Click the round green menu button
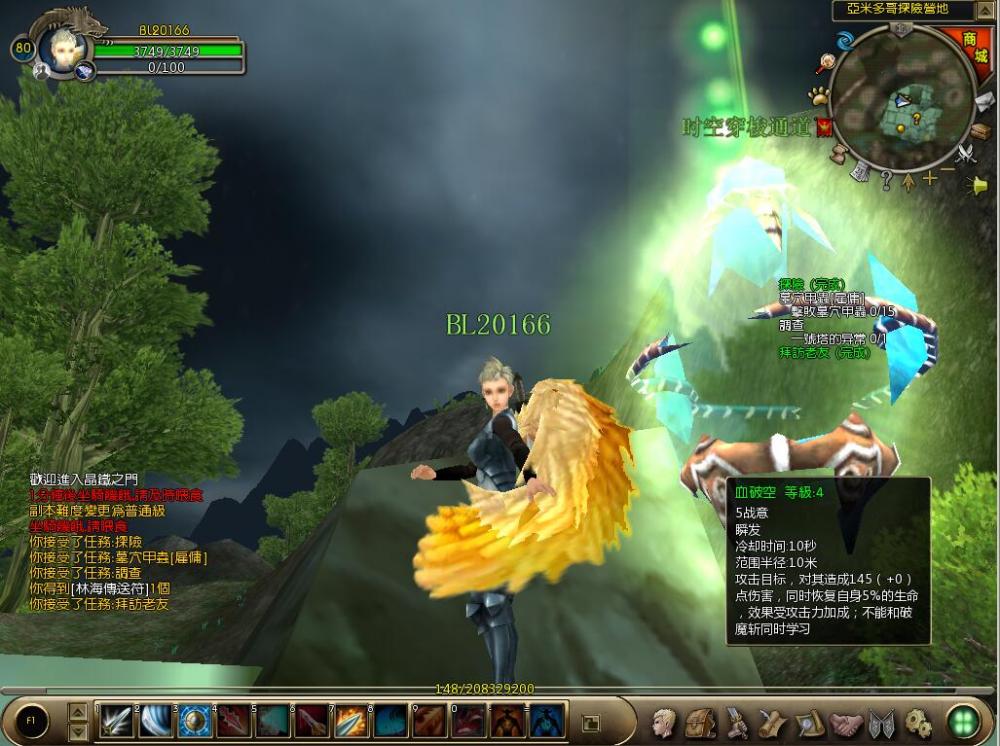This screenshot has height=746, width=1000. pos(963,721)
